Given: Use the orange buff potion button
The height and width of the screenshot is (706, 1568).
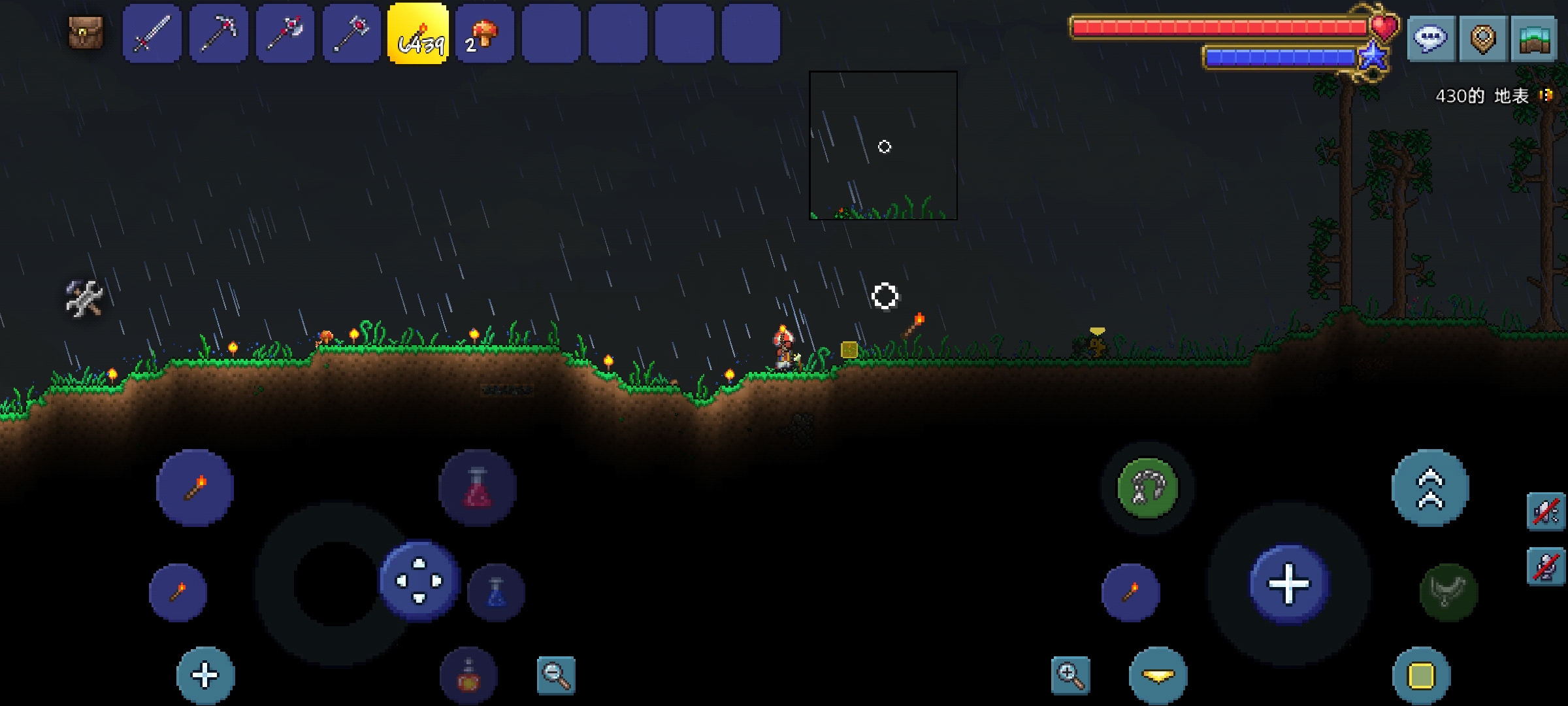Looking at the screenshot, I should point(468,676).
